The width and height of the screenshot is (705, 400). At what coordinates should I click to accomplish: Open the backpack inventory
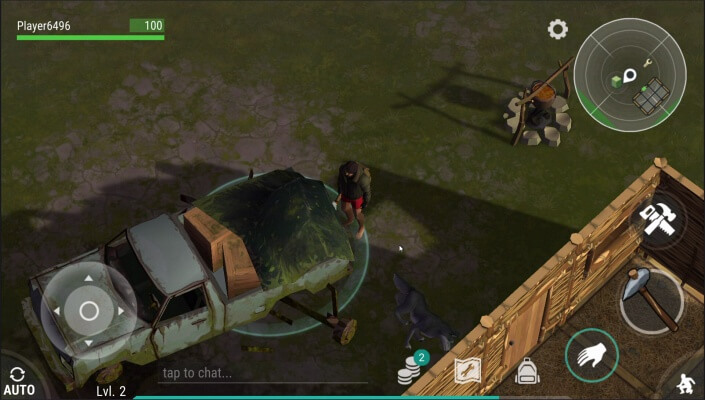[x=527, y=372]
